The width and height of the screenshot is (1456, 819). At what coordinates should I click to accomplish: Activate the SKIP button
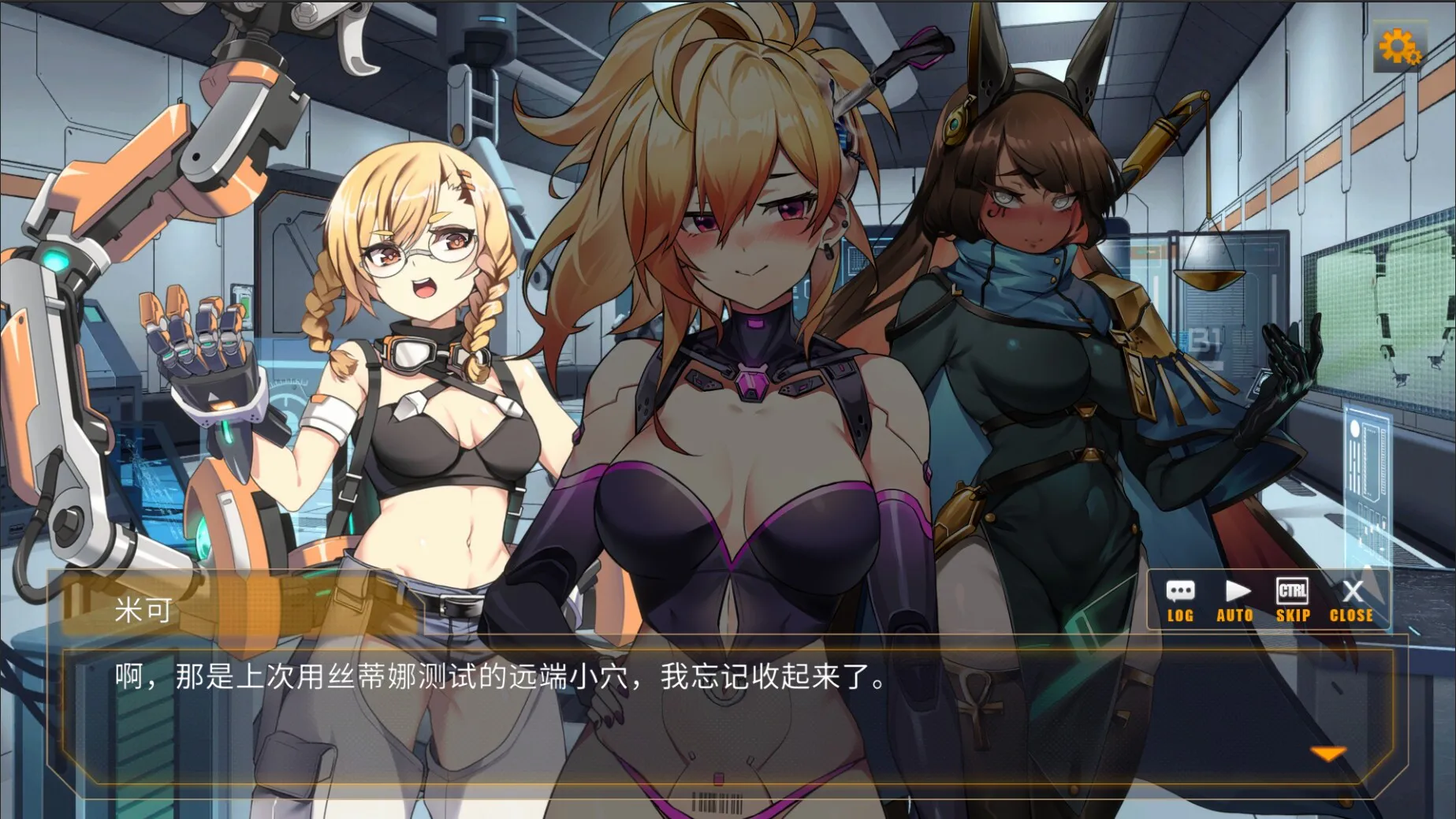[1293, 601]
